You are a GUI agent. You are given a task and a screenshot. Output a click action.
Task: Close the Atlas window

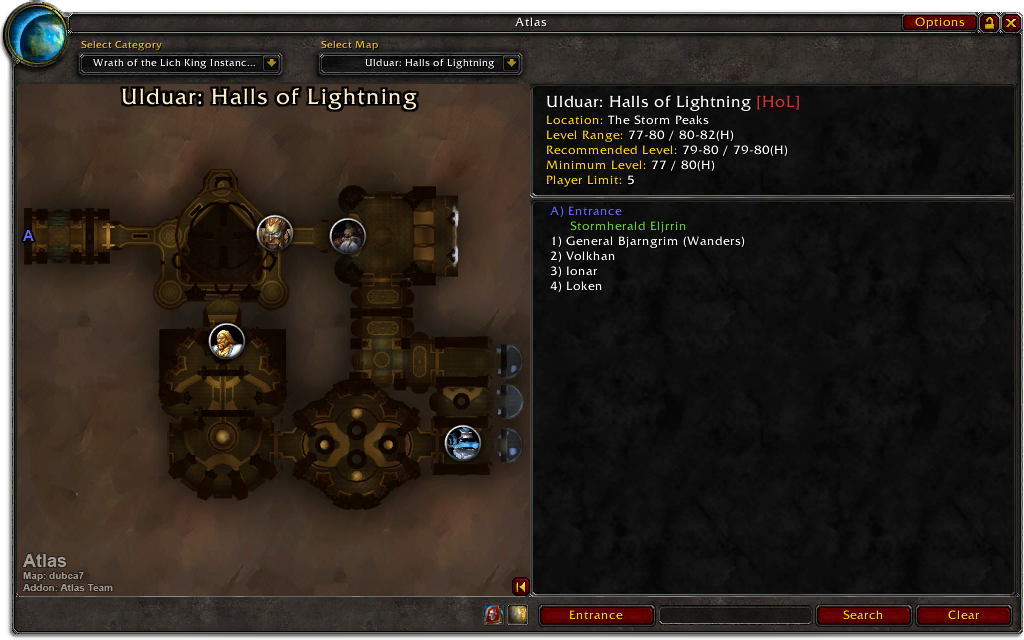coord(1011,22)
